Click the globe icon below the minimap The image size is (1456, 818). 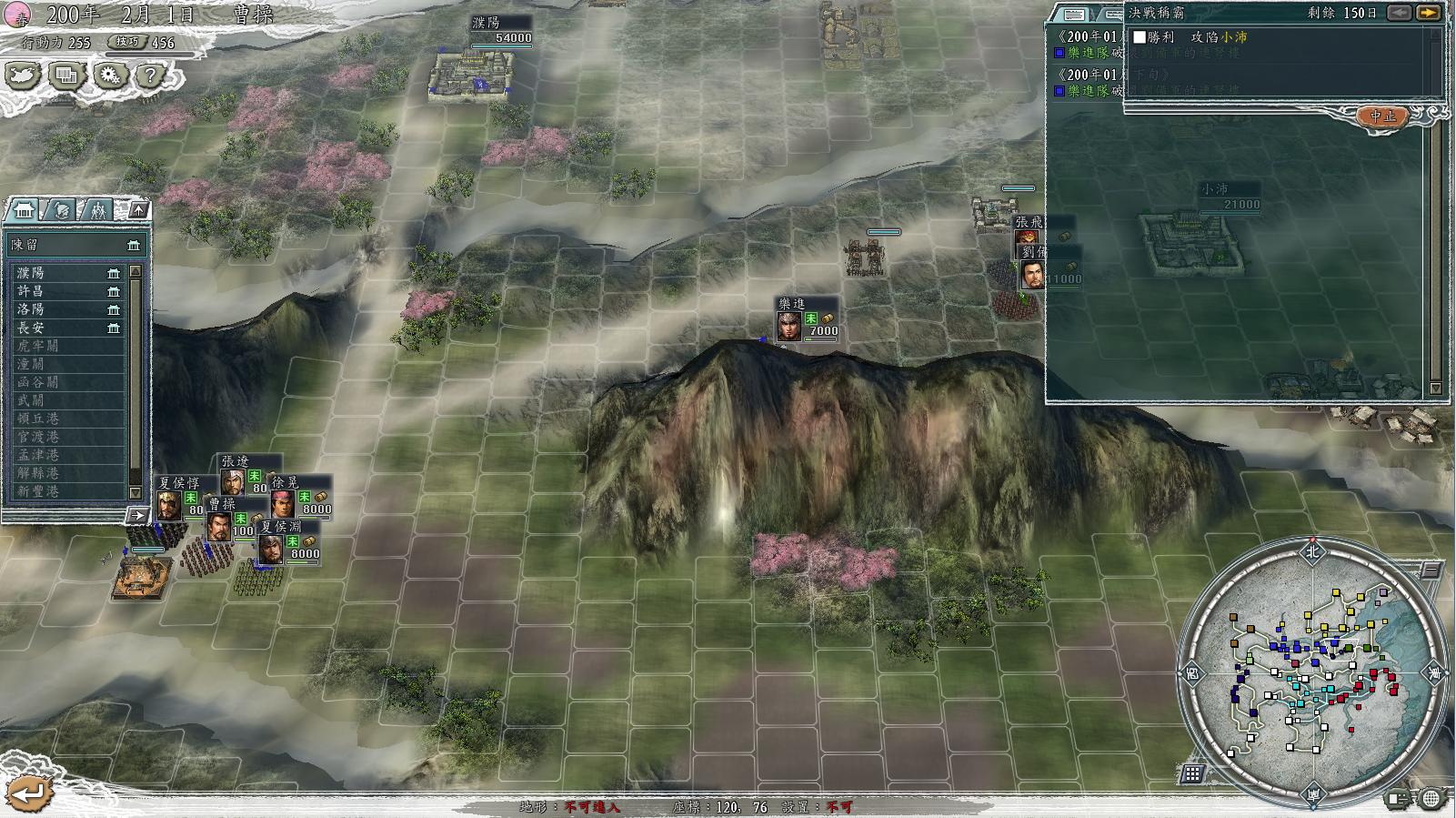pos(1431,799)
